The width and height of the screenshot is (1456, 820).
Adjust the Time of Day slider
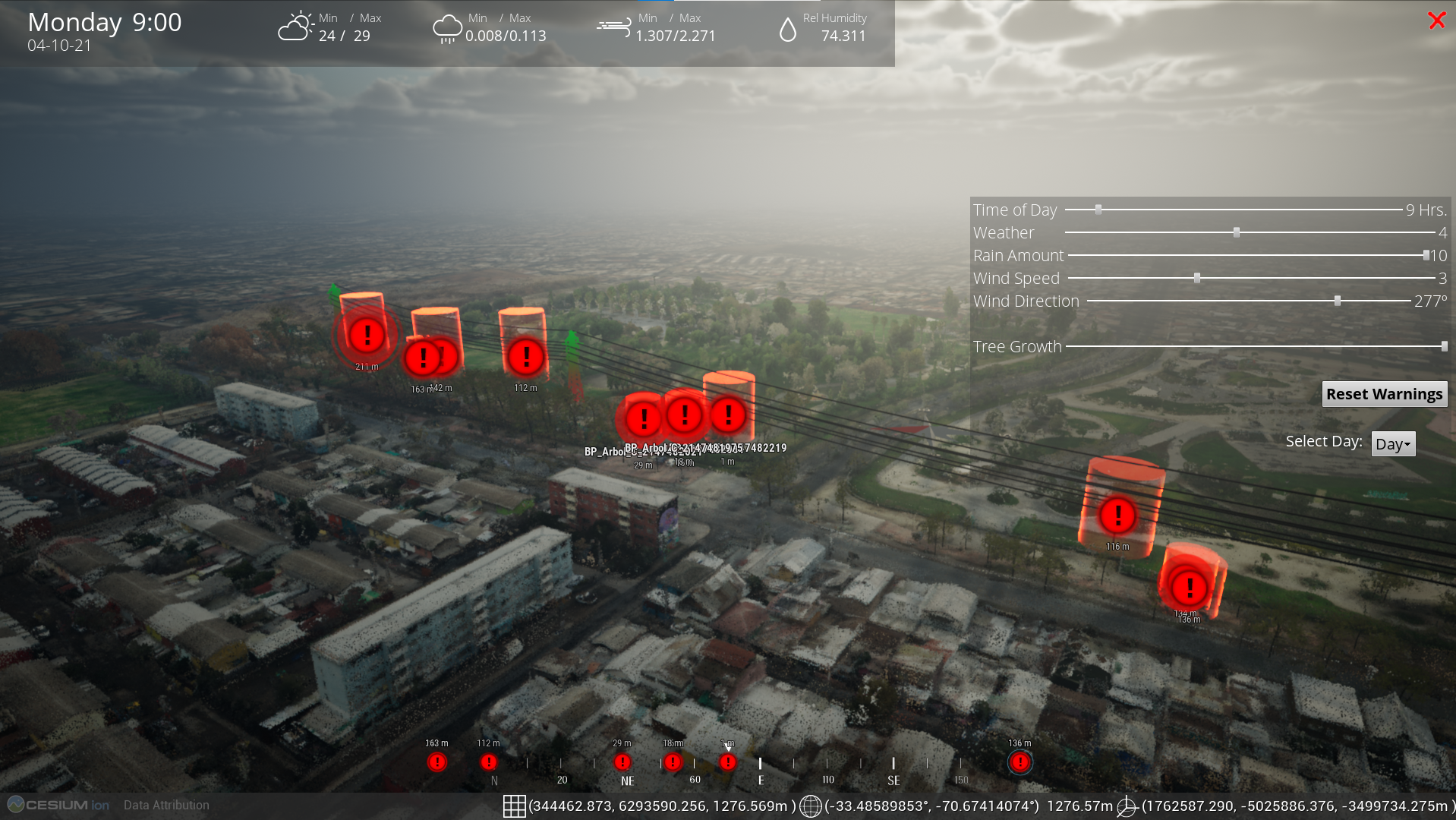(x=1098, y=210)
